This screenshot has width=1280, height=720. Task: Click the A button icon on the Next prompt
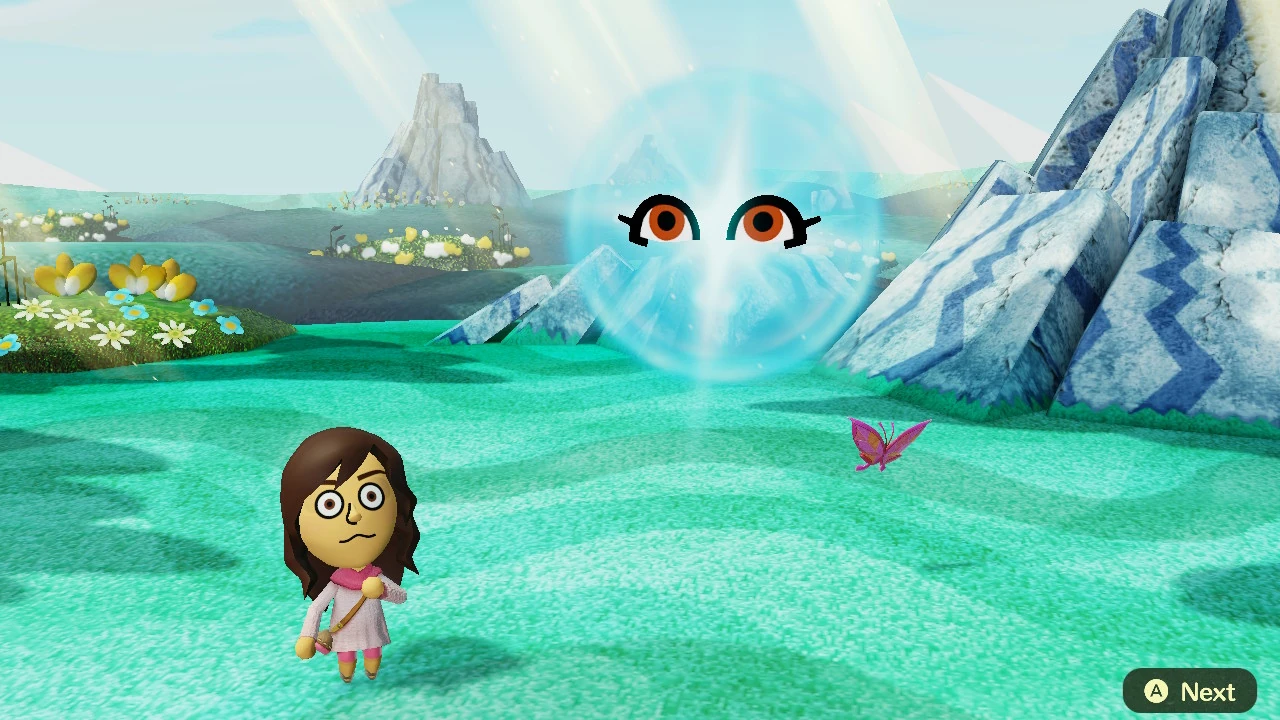pos(1155,691)
